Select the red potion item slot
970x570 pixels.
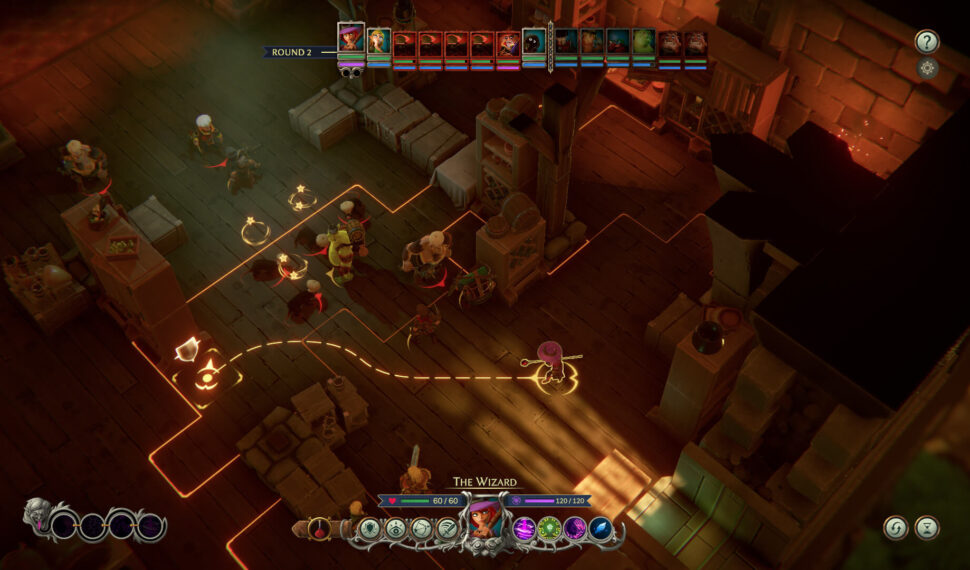point(319,528)
